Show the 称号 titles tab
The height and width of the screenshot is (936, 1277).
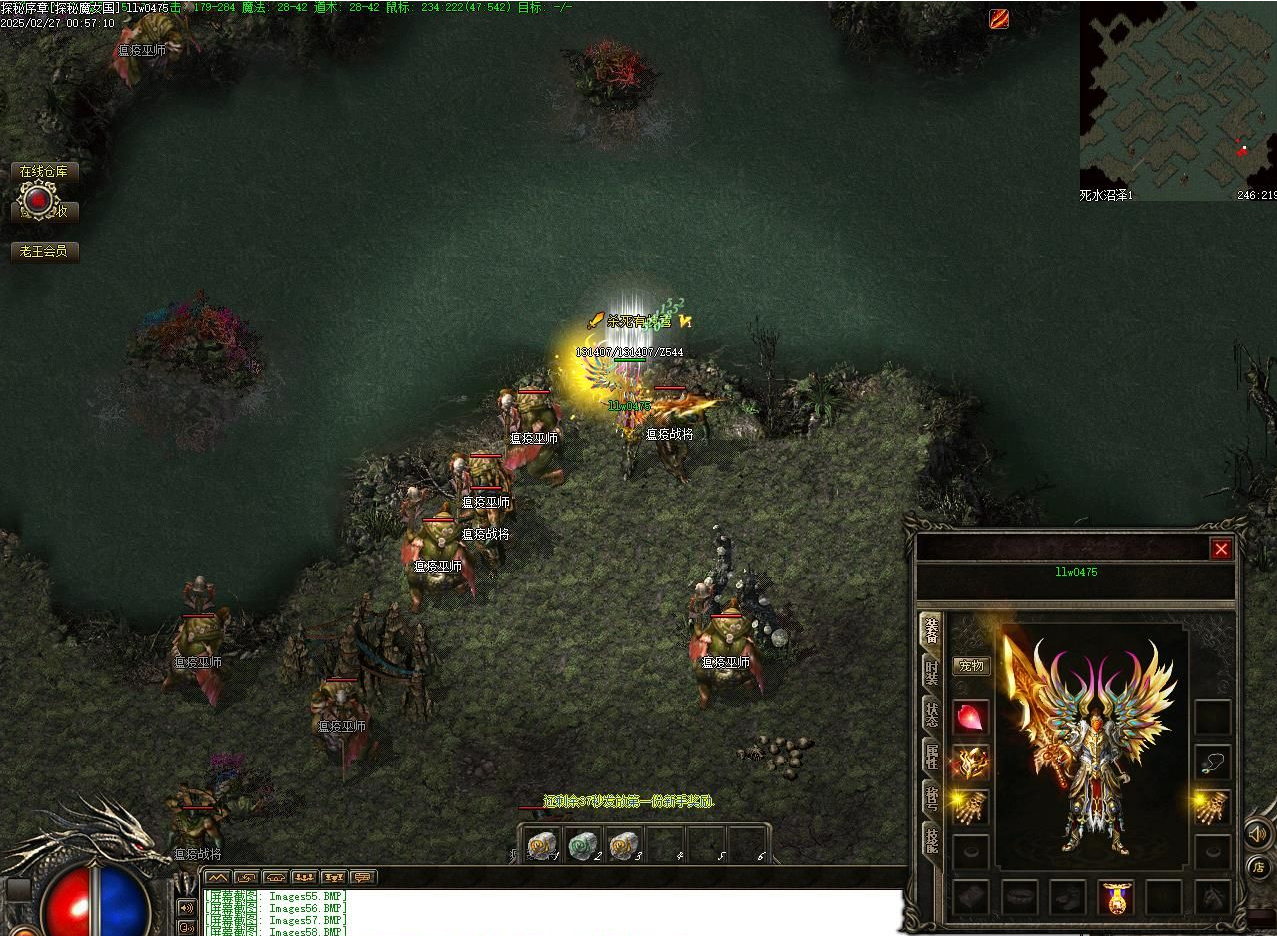click(x=931, y=798)
